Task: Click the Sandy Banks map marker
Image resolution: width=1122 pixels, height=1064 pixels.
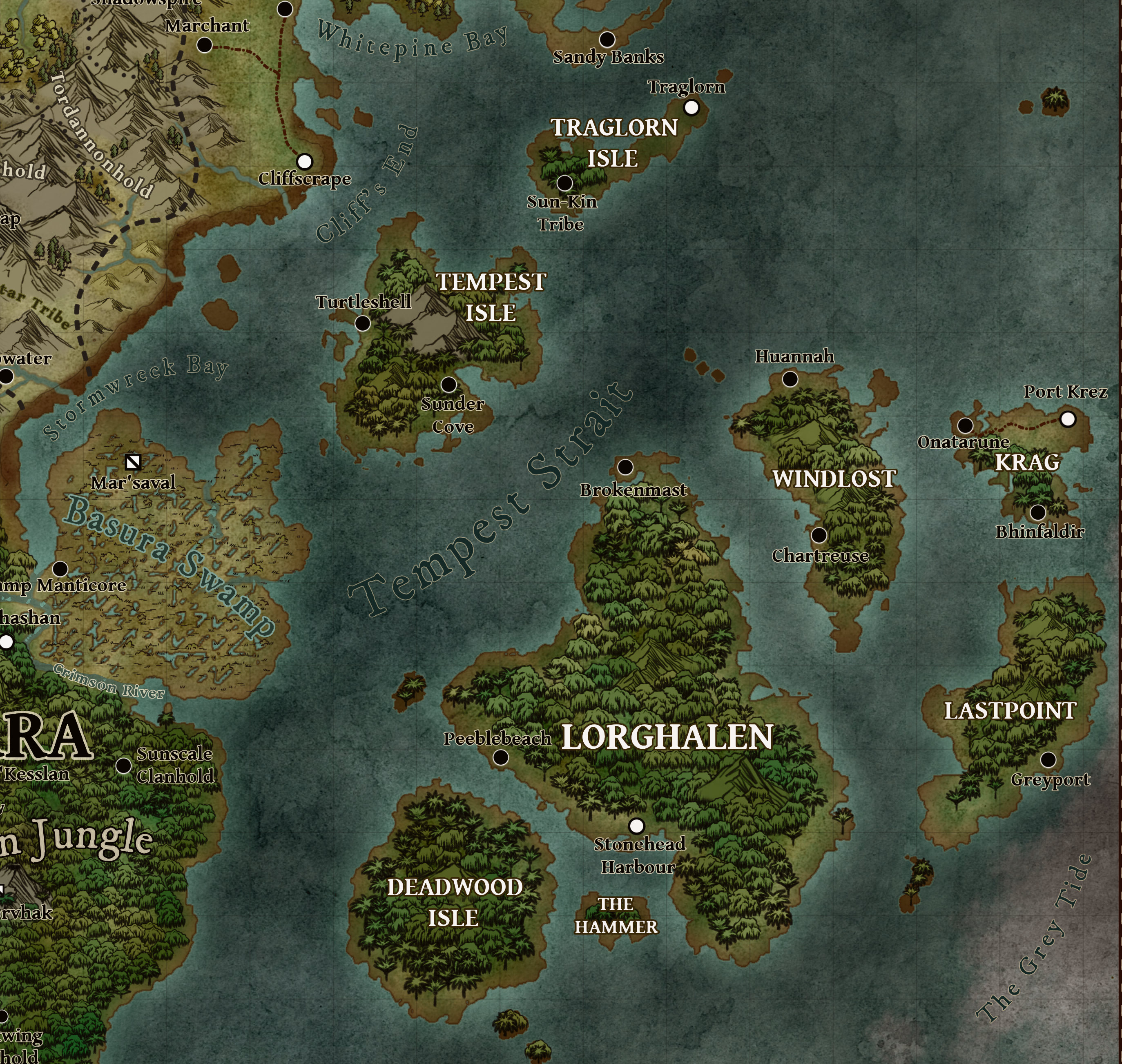Action: (x=607, y=39)
